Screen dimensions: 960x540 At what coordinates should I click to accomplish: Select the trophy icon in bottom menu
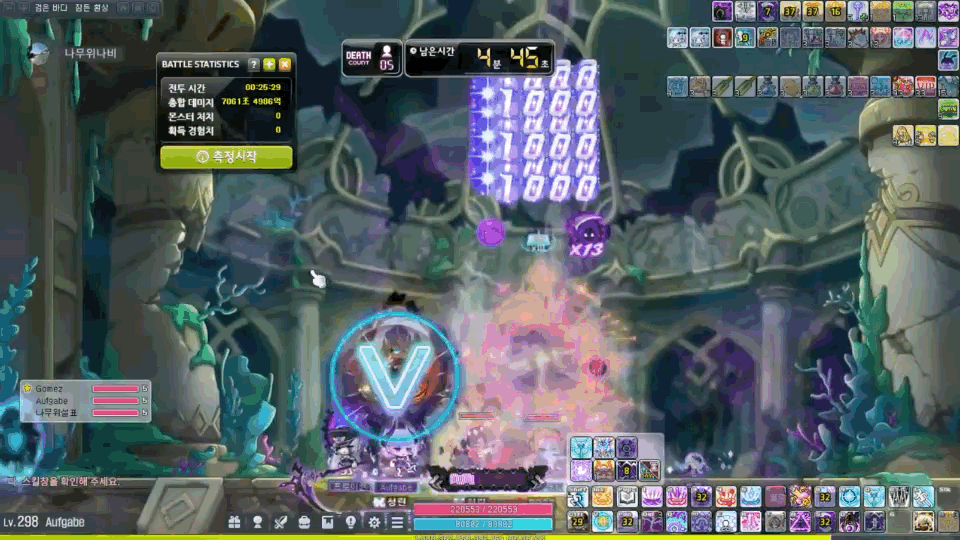258,522
